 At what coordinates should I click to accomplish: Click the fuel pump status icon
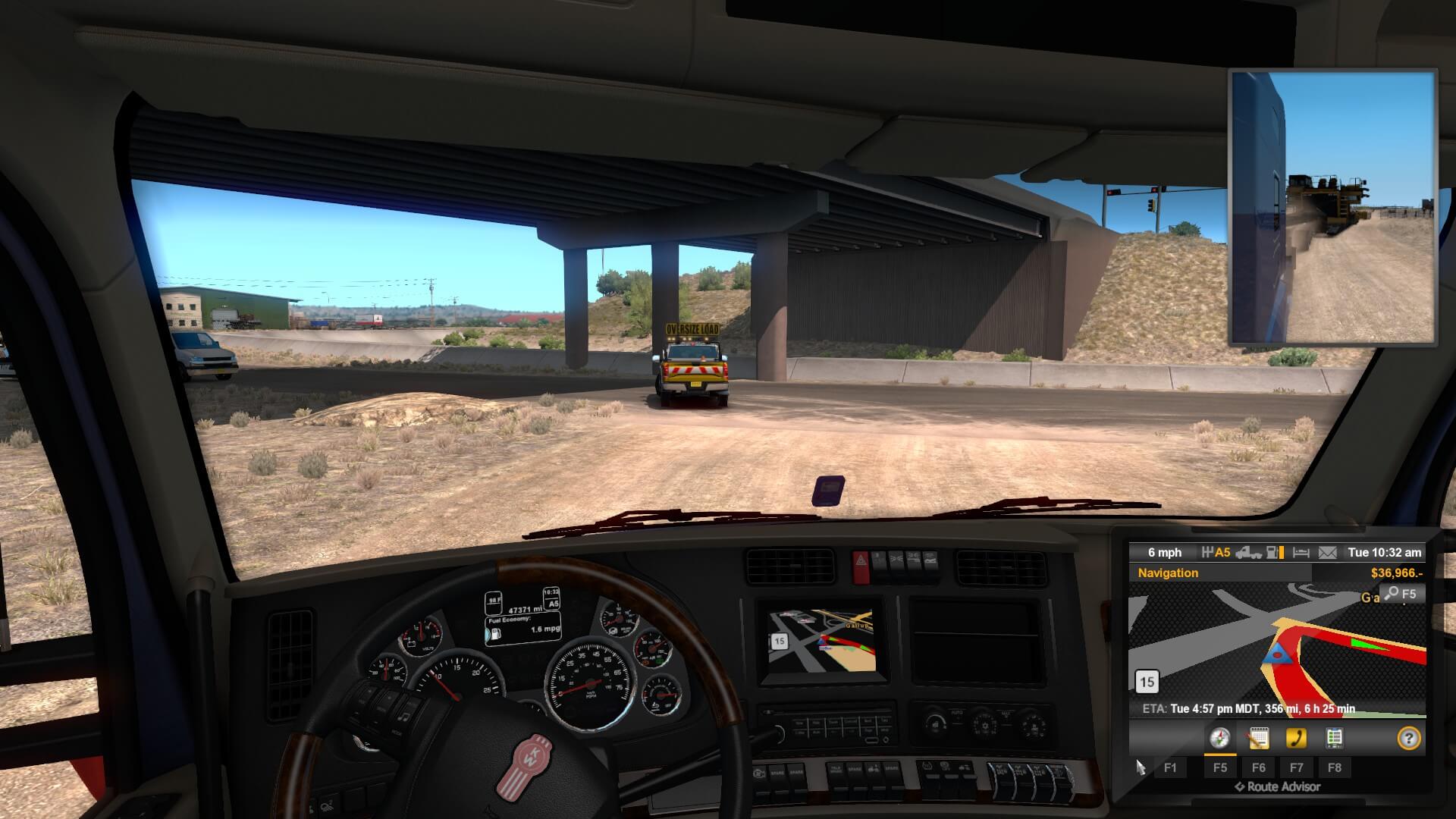coord(1276,553)
